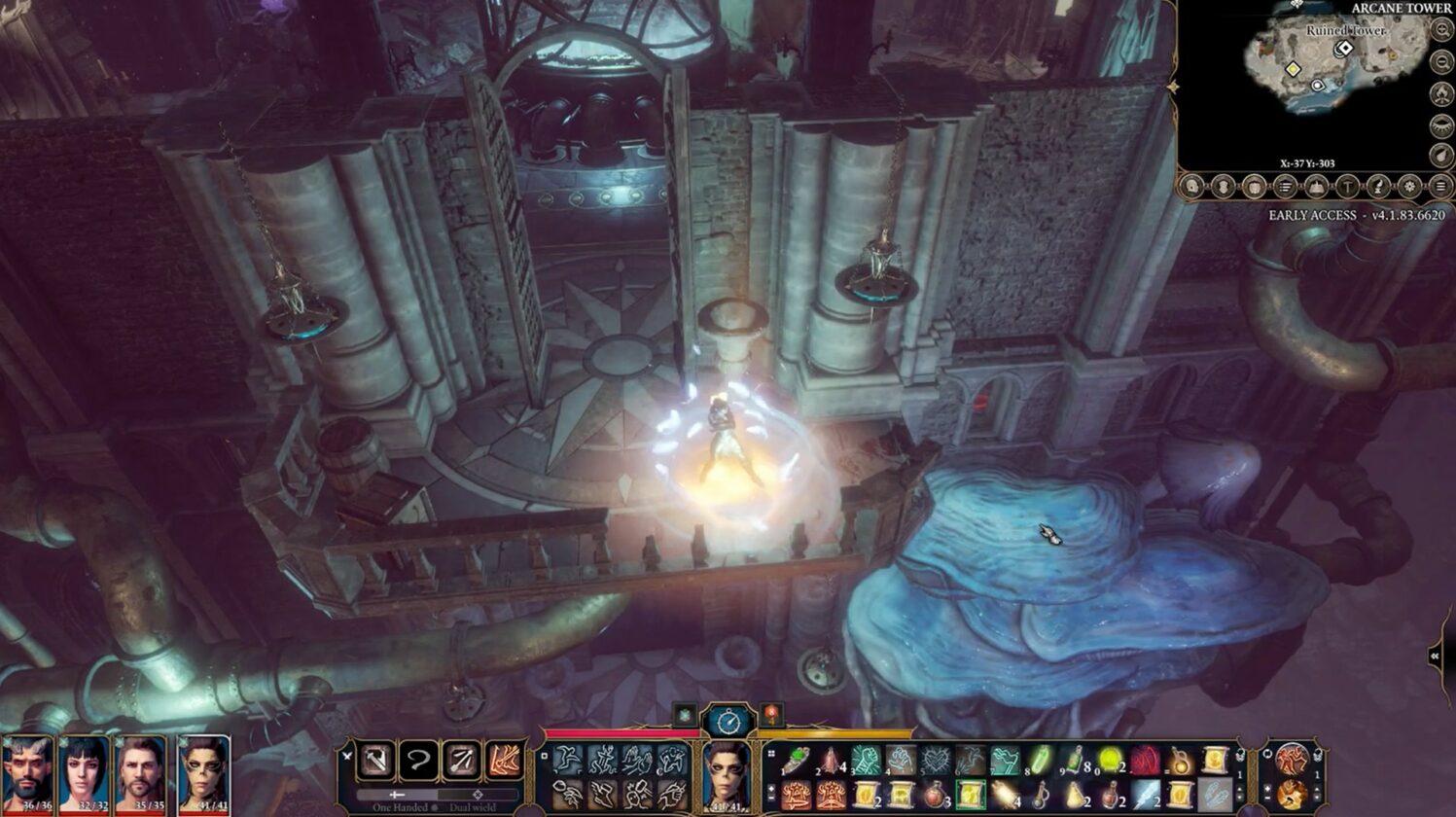
Task: Open the main menu hamburger button
Action: point(1440,187)
